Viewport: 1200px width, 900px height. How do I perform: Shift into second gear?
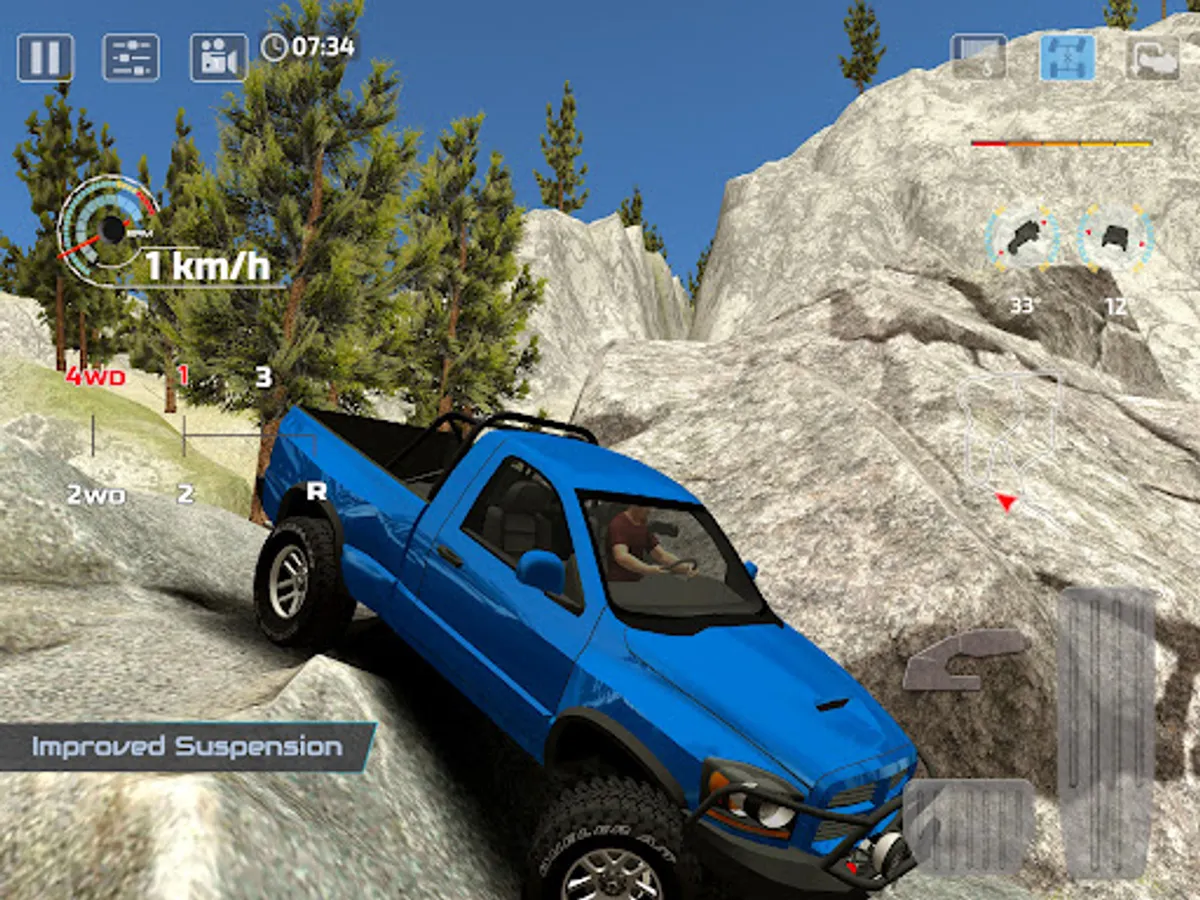(185, 494)
